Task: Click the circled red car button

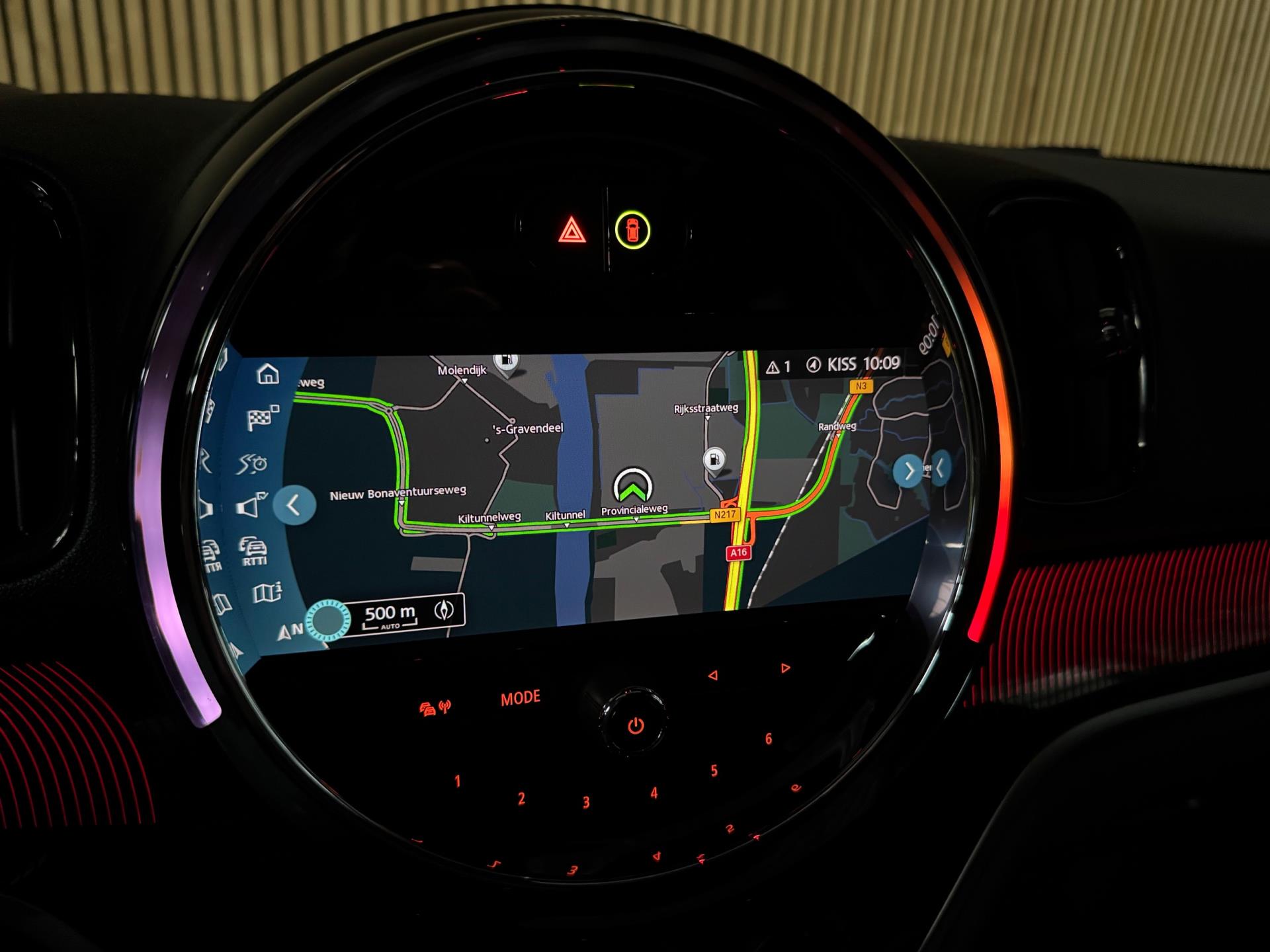Action: pos(632,230)
